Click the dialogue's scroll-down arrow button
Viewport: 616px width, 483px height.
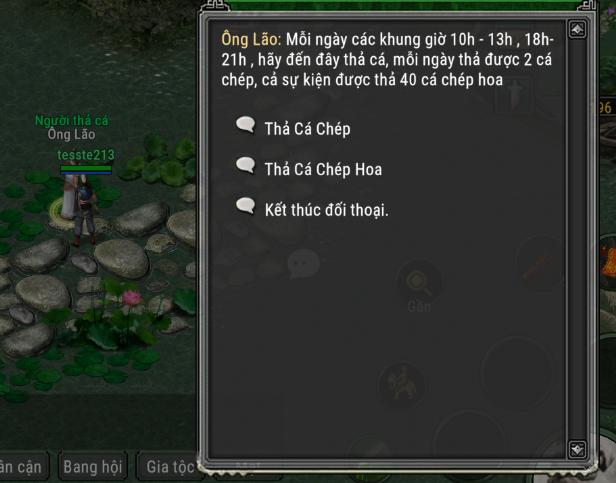point(577,449)
